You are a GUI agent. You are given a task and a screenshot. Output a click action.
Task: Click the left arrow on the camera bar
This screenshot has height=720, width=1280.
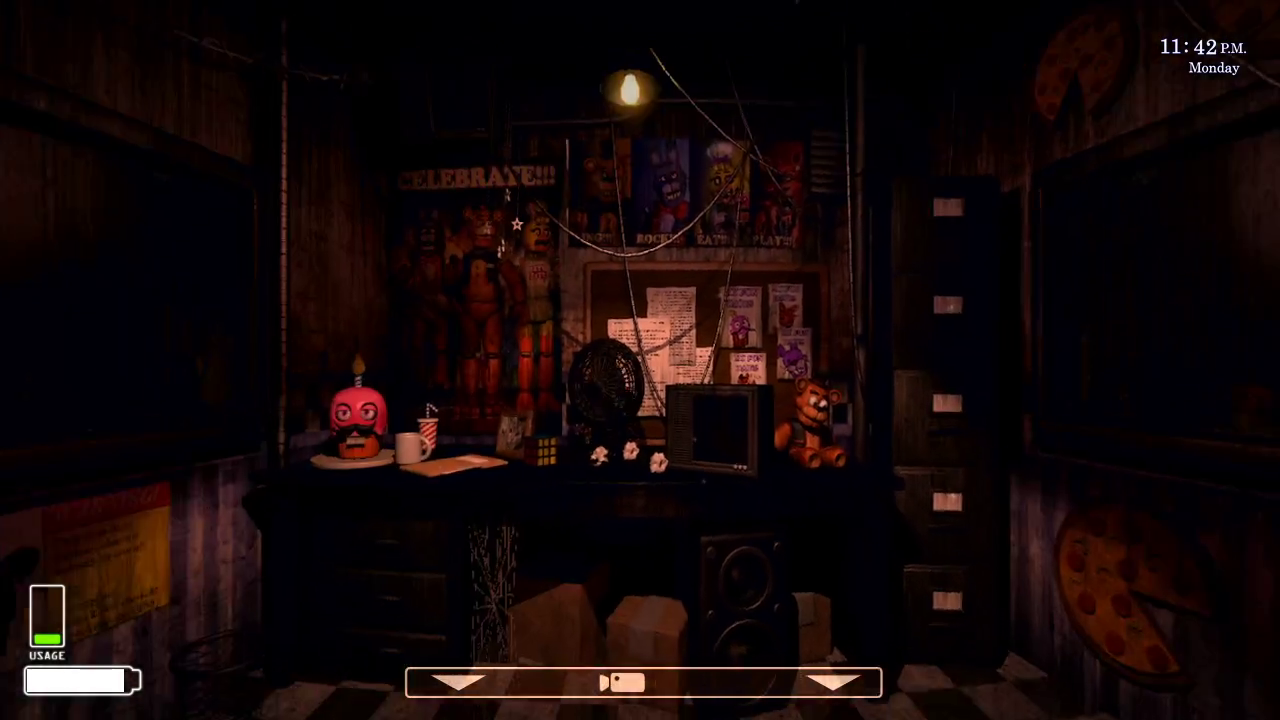458,681
